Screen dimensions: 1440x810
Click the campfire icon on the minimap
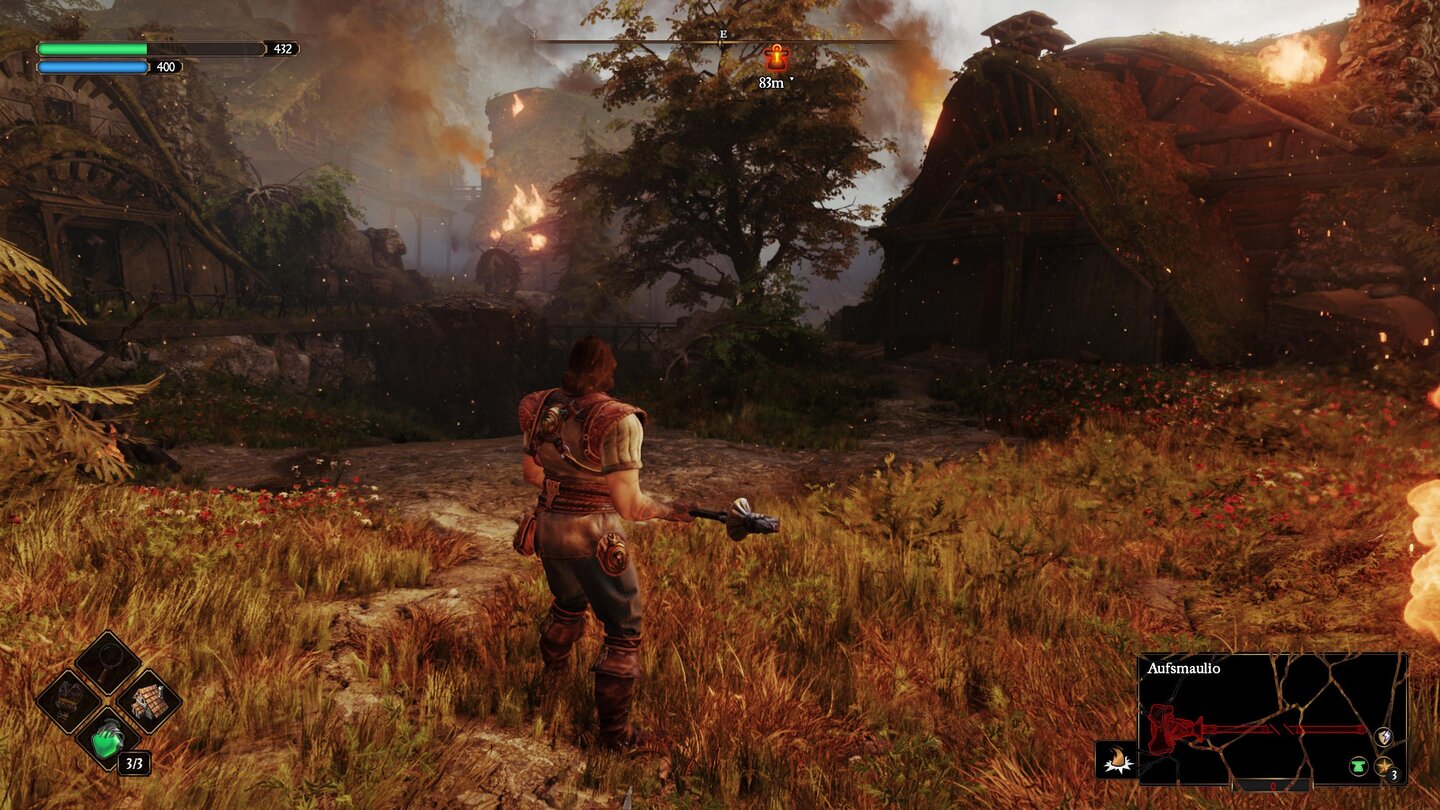click(x=1117, y=759)
